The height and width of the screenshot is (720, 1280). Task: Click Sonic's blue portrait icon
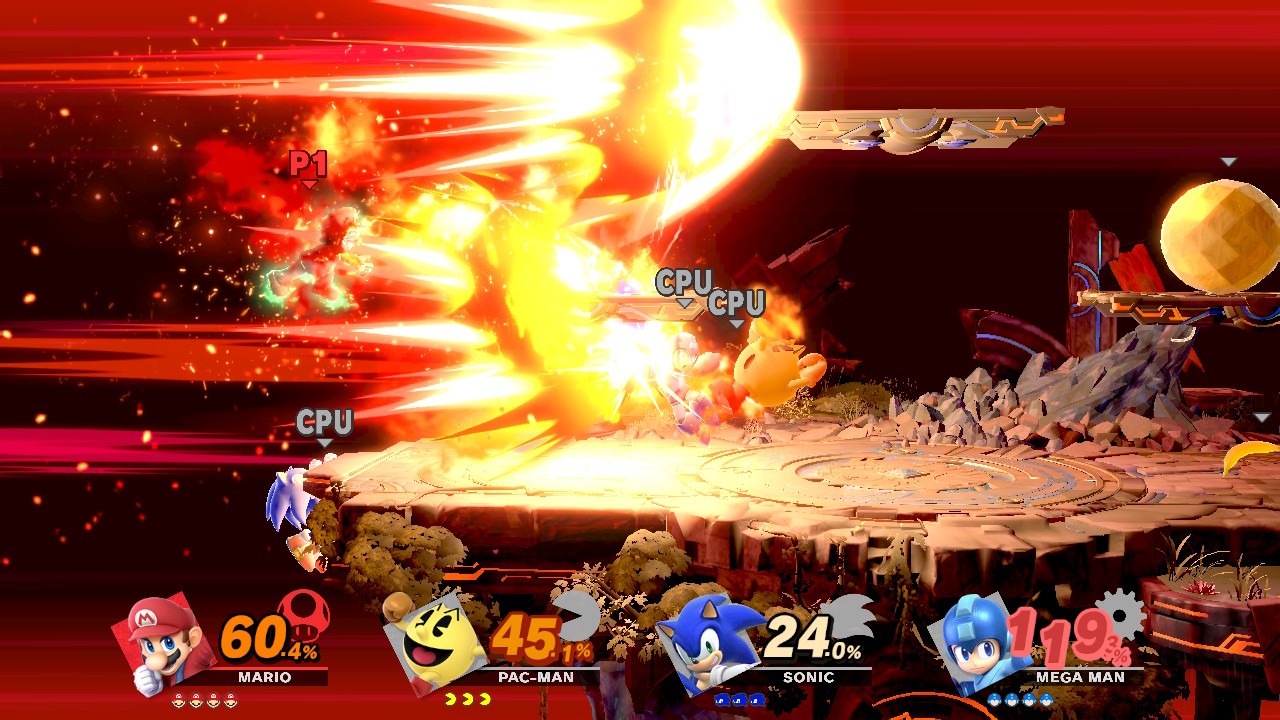pos(708,645)
